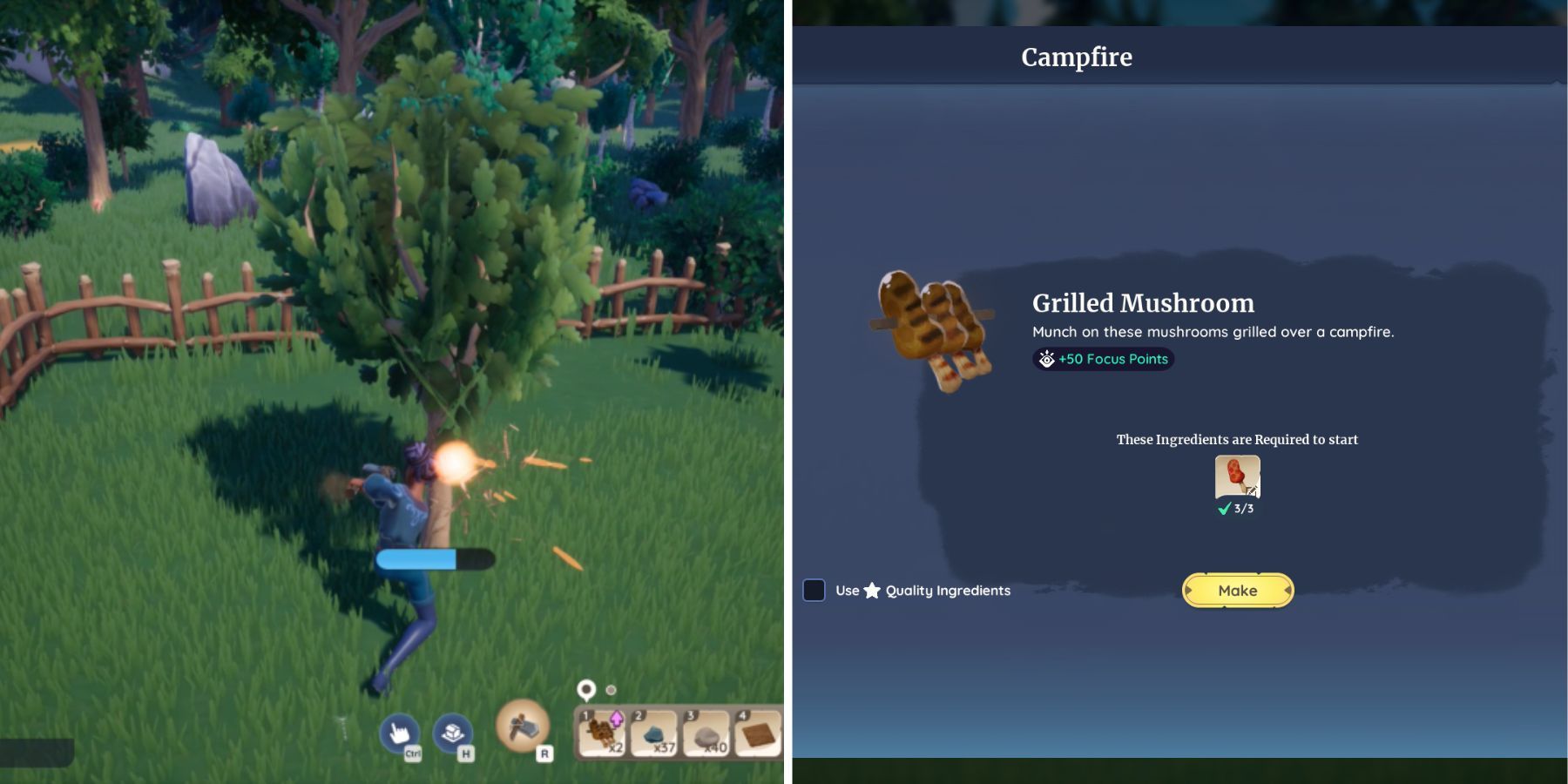Choose the blue ore in hotbar slot 2
The height and width of the screenshot is (784, 1568).
pos(653,733)
